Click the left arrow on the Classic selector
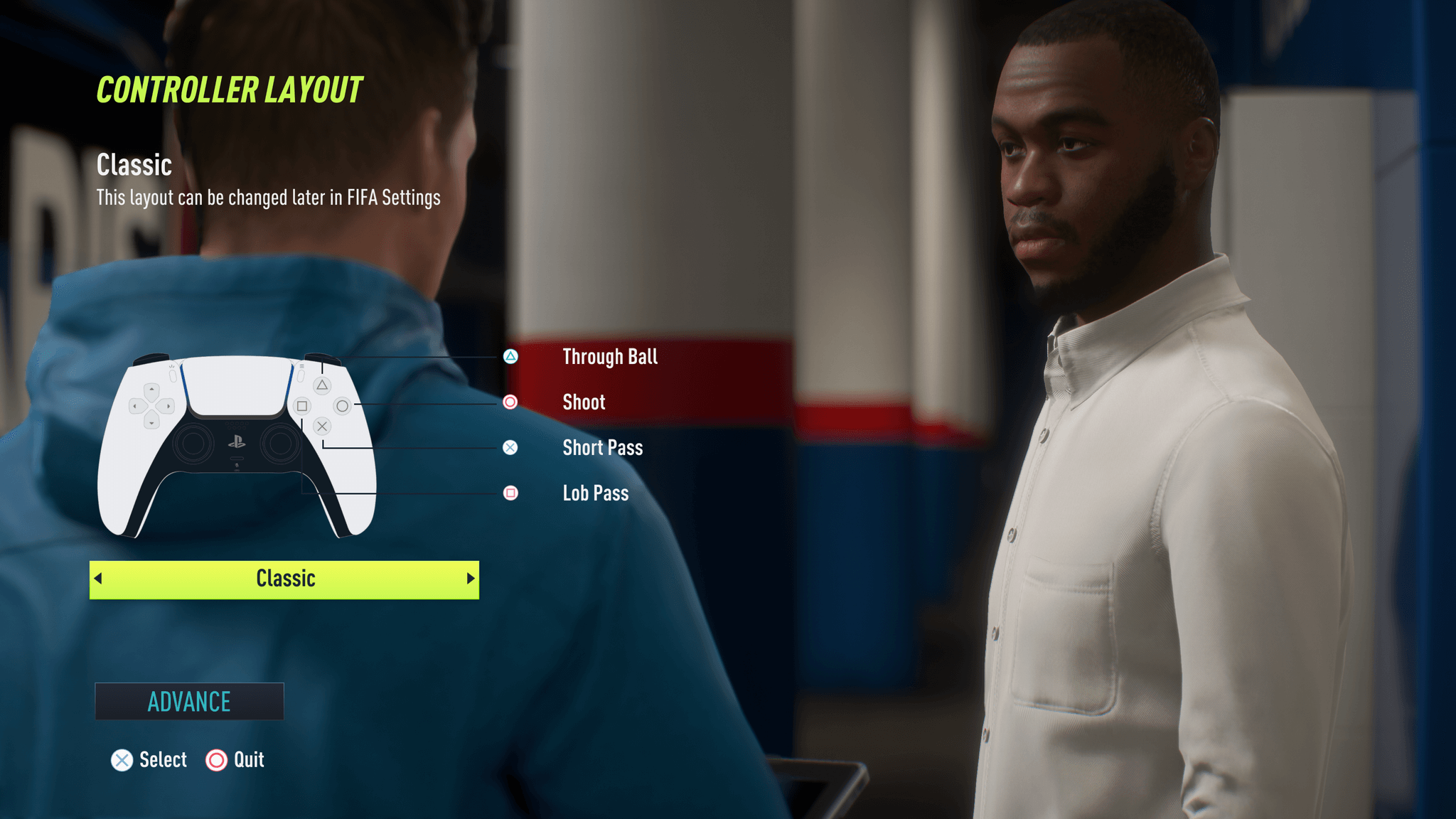 click(100, 579)
